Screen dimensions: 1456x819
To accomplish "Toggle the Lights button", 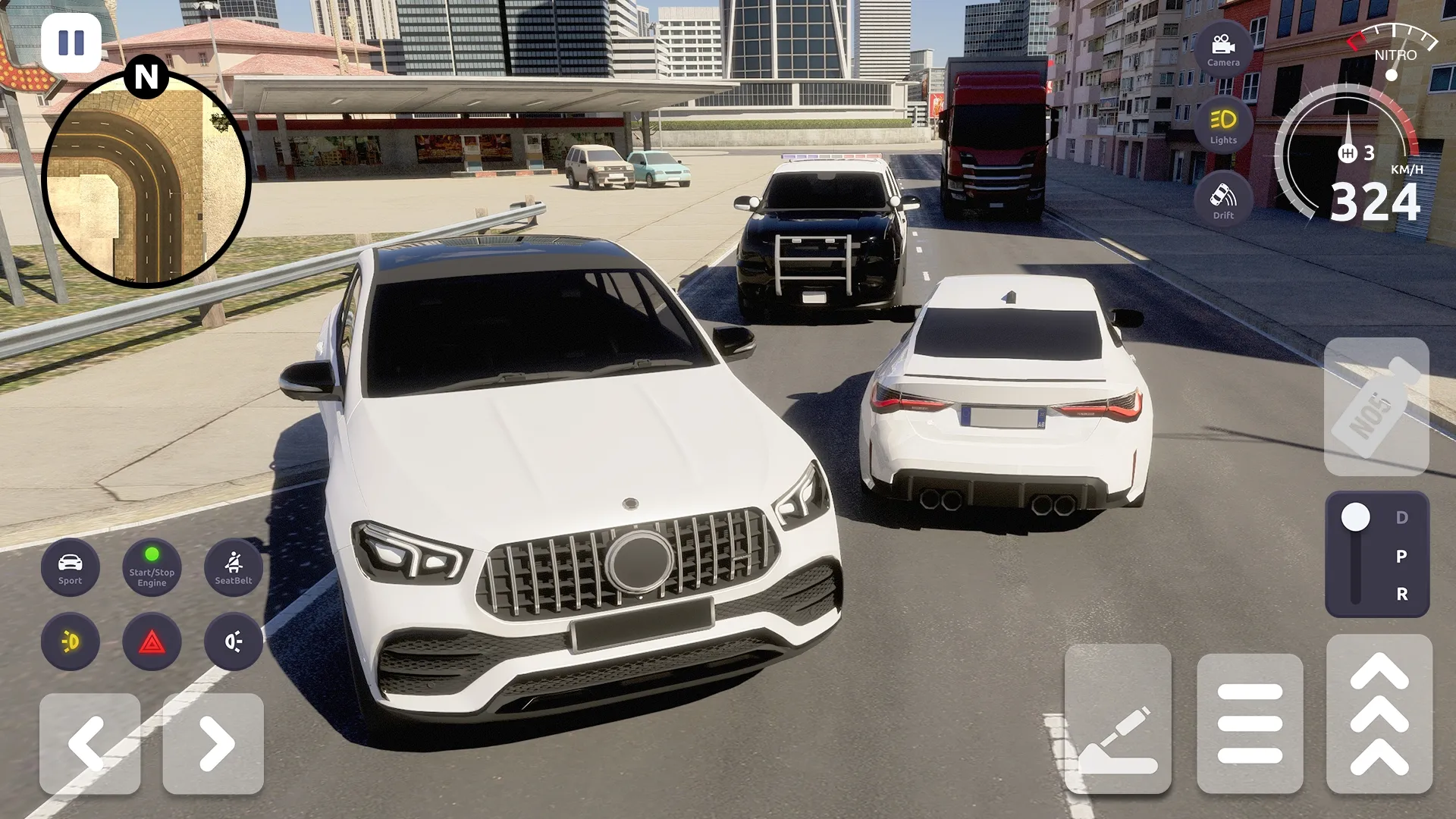I will click(x=1222, y=125).
